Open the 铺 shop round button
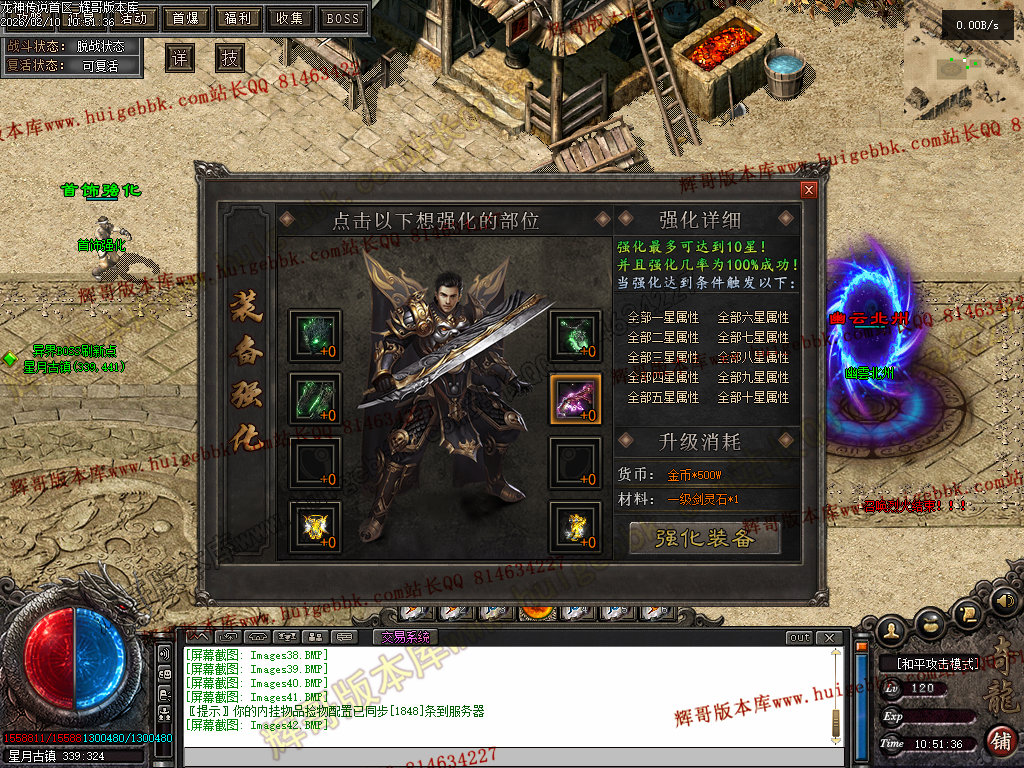 click(x=1001, y=741)
